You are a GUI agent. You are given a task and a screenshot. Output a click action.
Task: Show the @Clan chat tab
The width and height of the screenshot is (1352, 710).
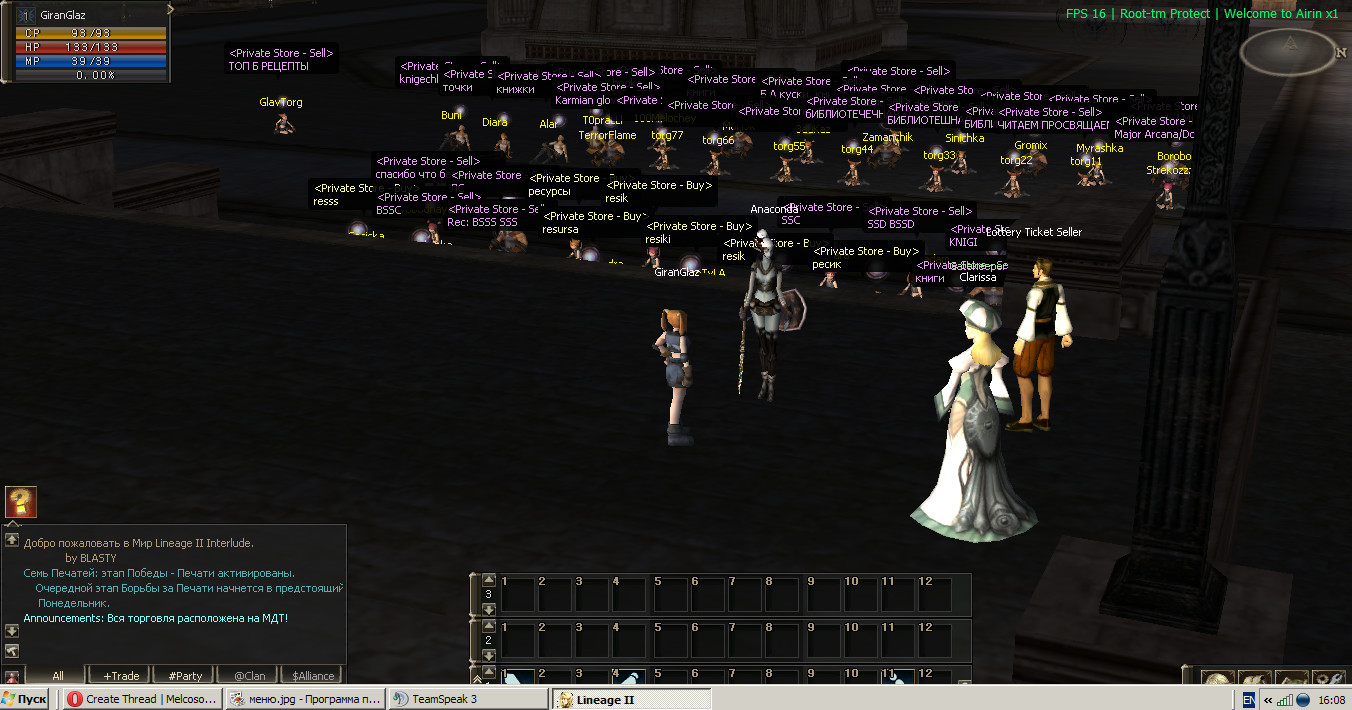click(x=249, y=676)
